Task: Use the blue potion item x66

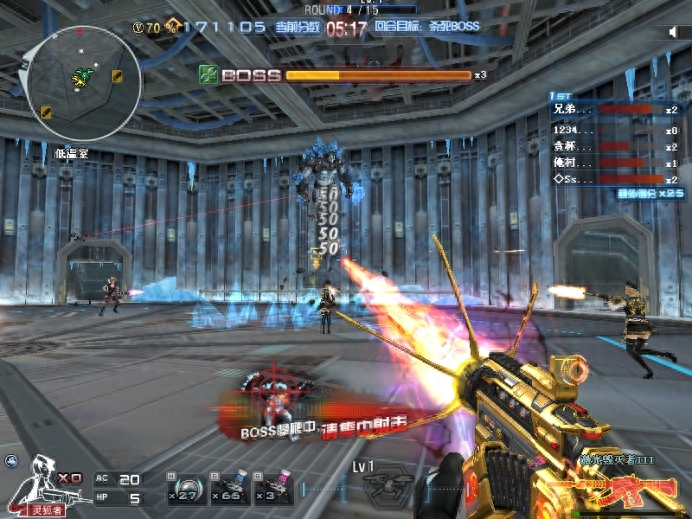Action: pyautogui.click(x=229, y=487)
